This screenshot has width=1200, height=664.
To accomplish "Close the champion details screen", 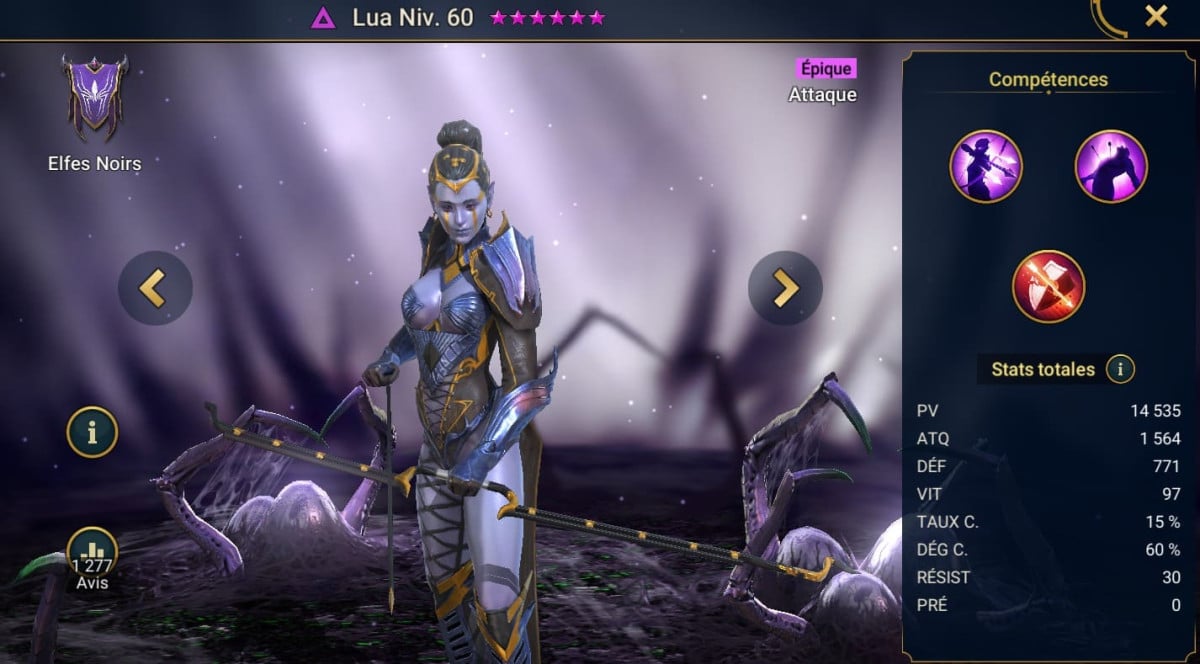I will [1156, 16].
